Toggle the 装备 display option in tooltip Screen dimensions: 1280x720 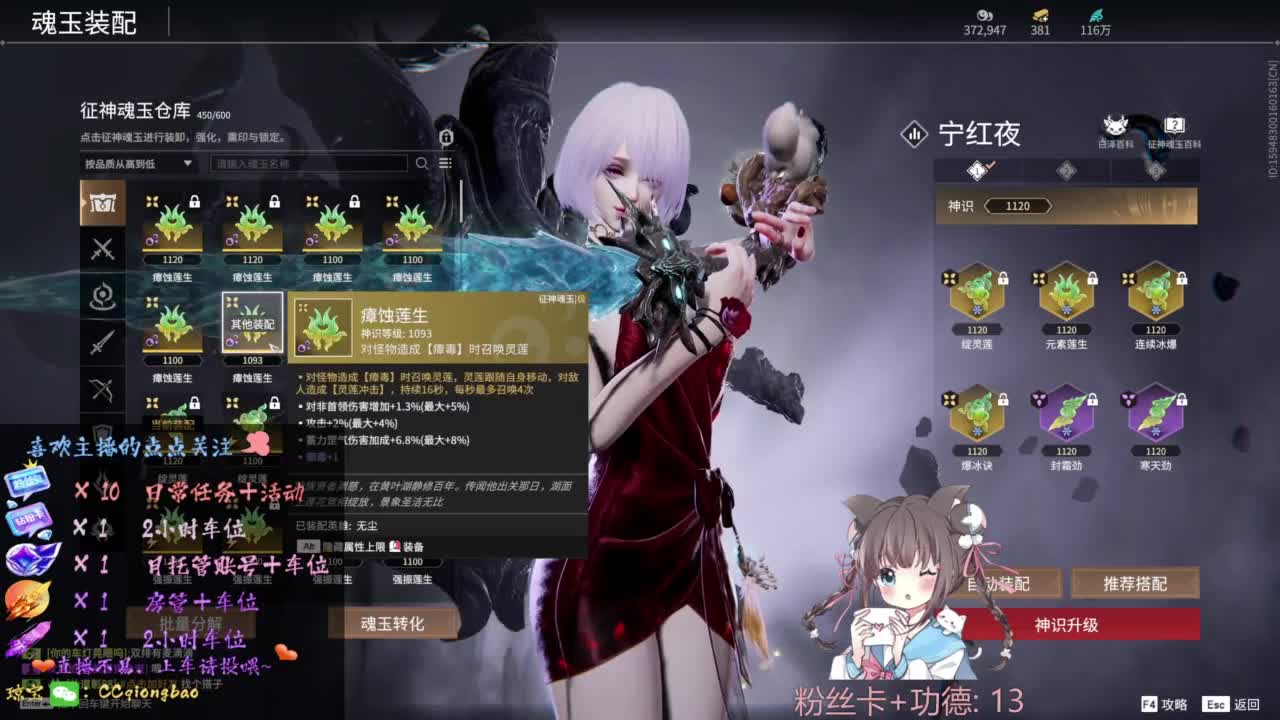coord(404,545)
